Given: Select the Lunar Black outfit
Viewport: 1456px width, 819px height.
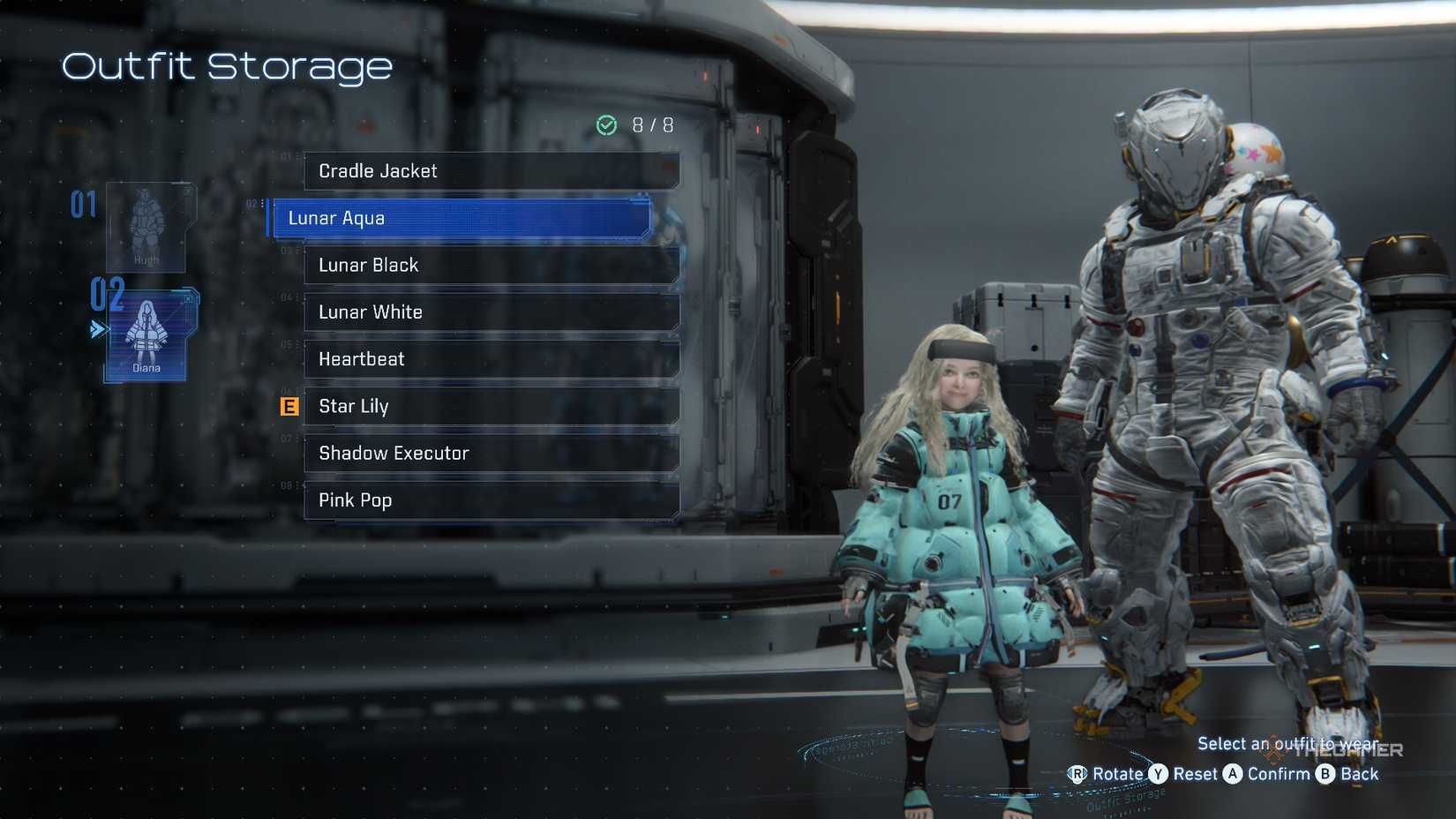Looking at the screenshot, I should pyautogui.click(x=492, y=265).
